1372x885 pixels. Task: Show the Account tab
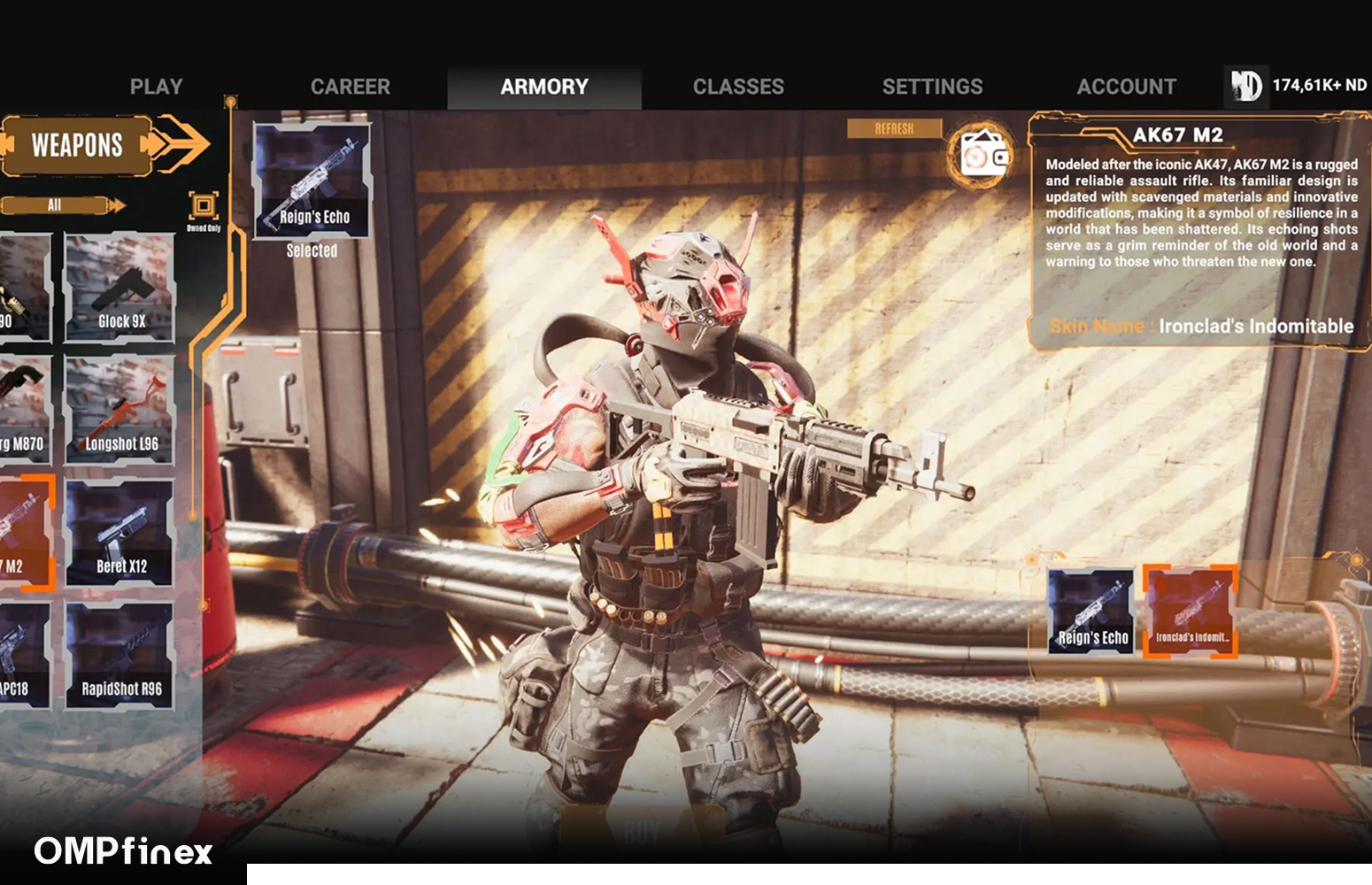coord(1126,87)
